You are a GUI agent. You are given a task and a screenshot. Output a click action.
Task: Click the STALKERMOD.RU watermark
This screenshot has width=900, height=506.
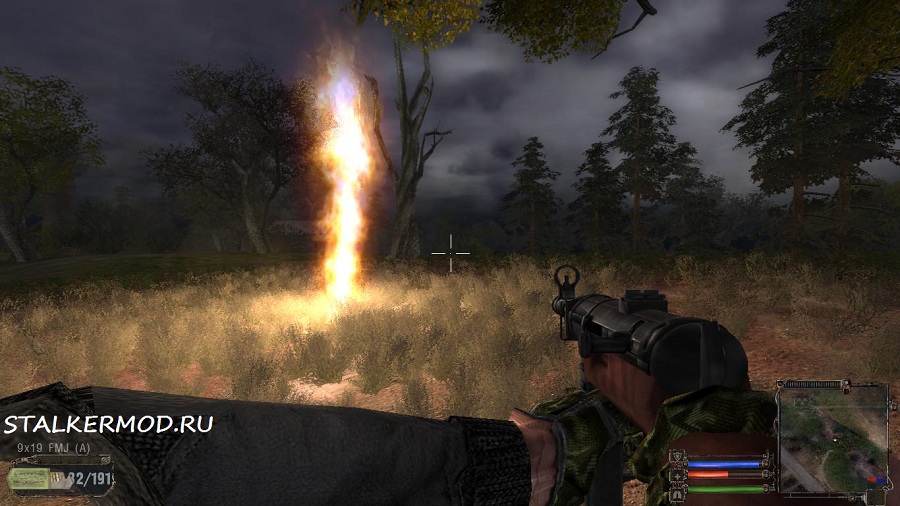pyautogui.click(x=108, y=424)
